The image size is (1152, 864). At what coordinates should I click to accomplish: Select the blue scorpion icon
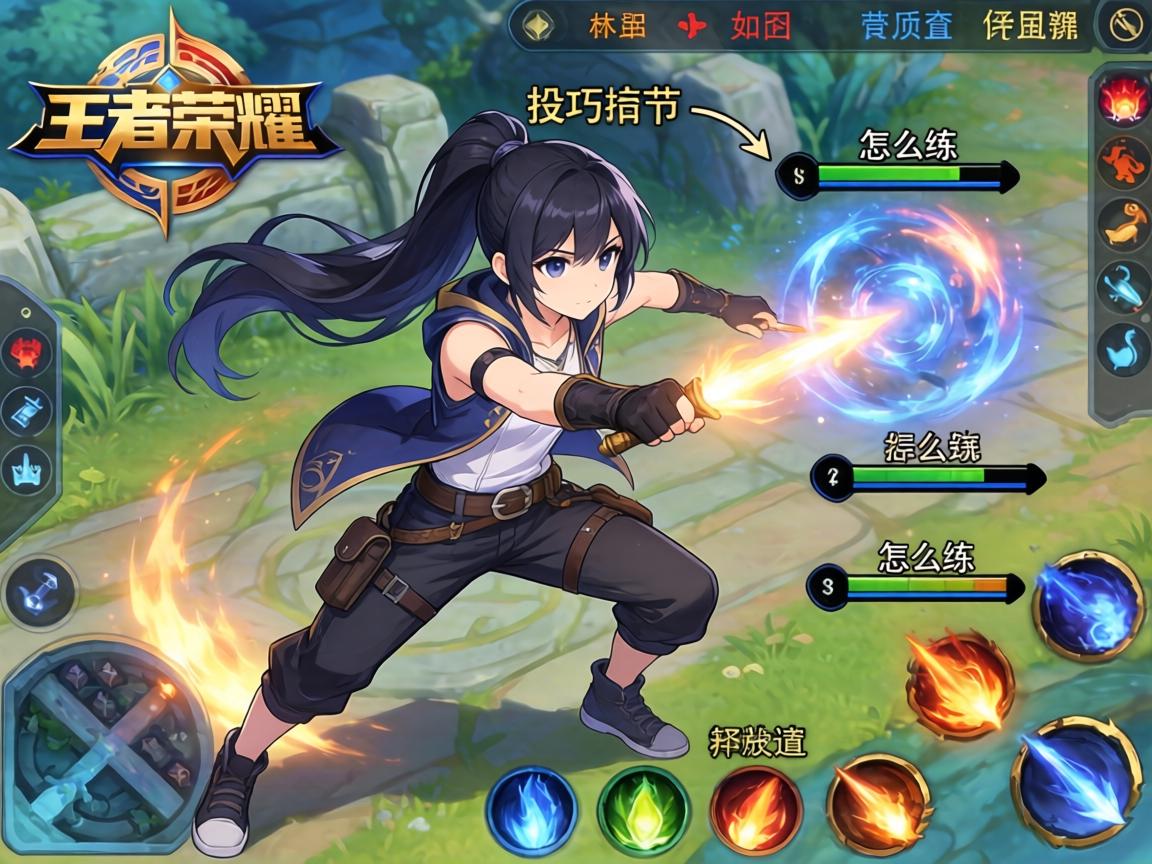pos(1123,288)
